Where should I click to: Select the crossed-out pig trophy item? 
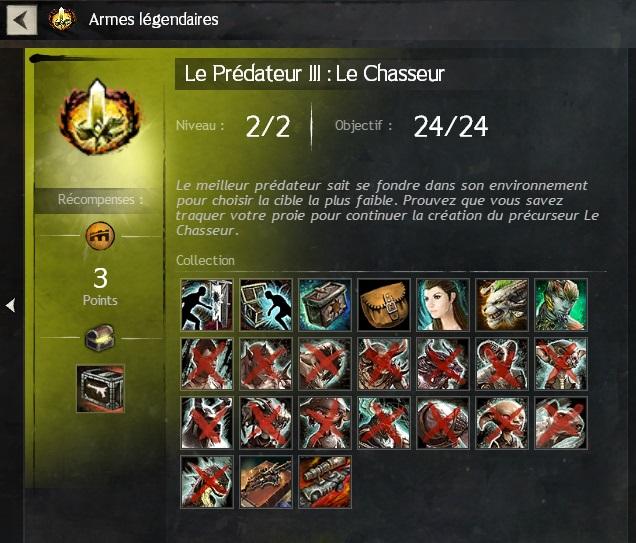561,423
